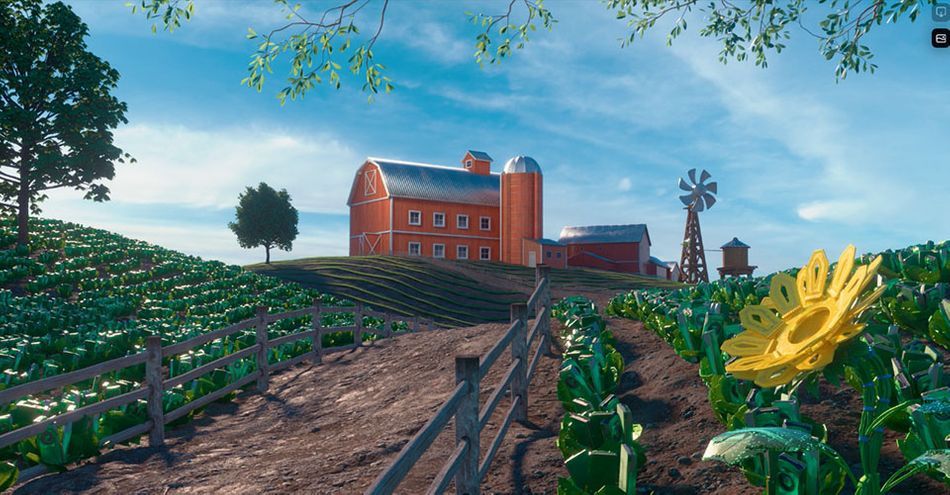Click the black image icon button

click(941, 38)
